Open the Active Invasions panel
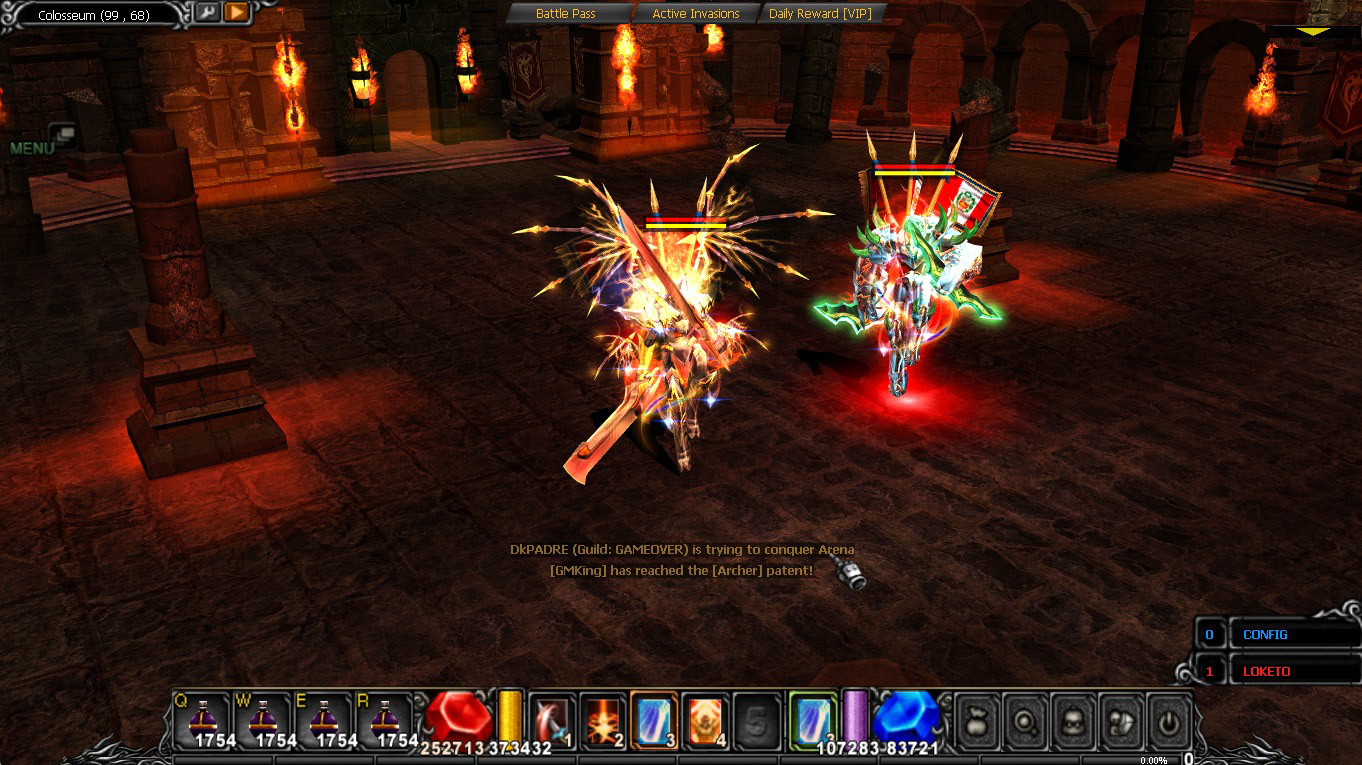Viewport: 1362px width, 765px height. [x=695, y=14]
